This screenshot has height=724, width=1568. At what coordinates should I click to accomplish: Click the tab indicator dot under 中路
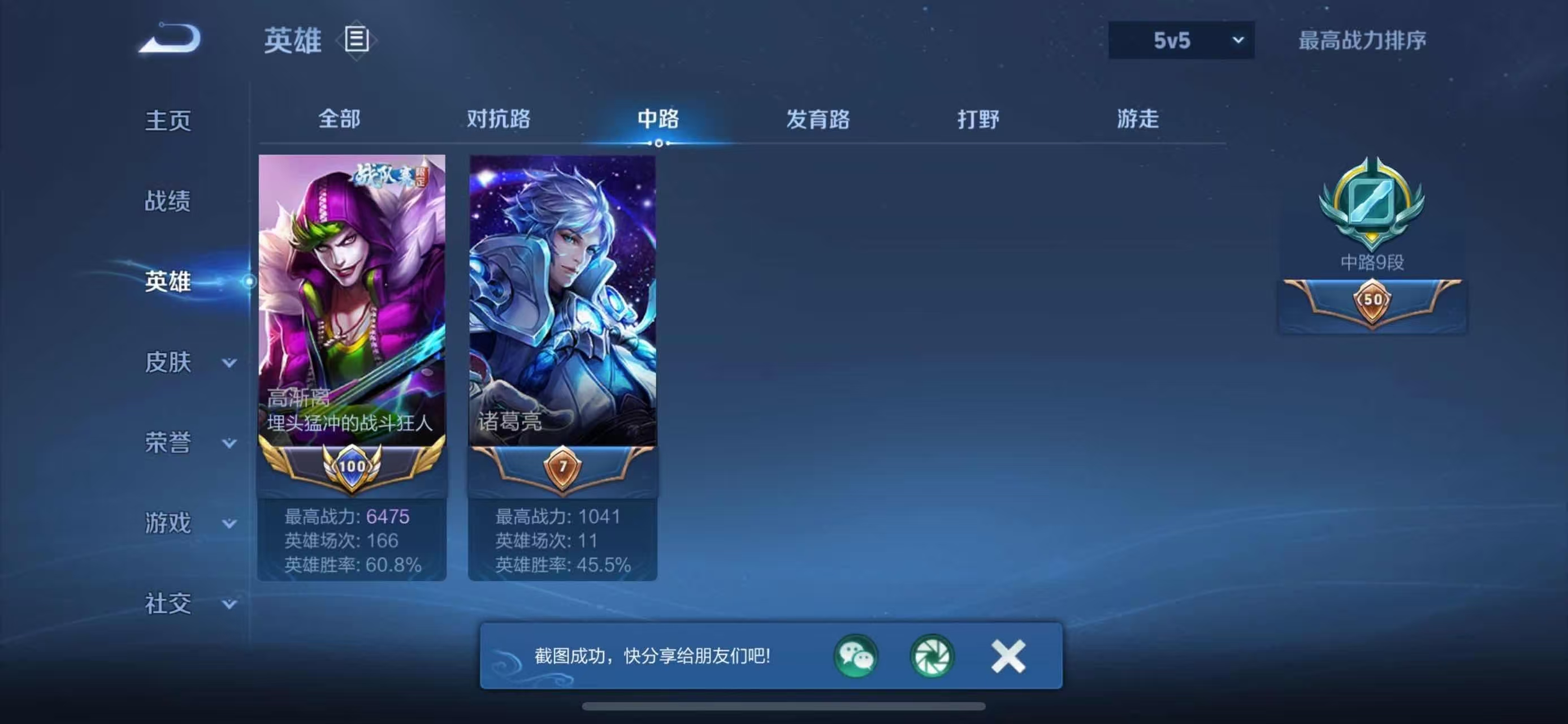tap(659, 144)
